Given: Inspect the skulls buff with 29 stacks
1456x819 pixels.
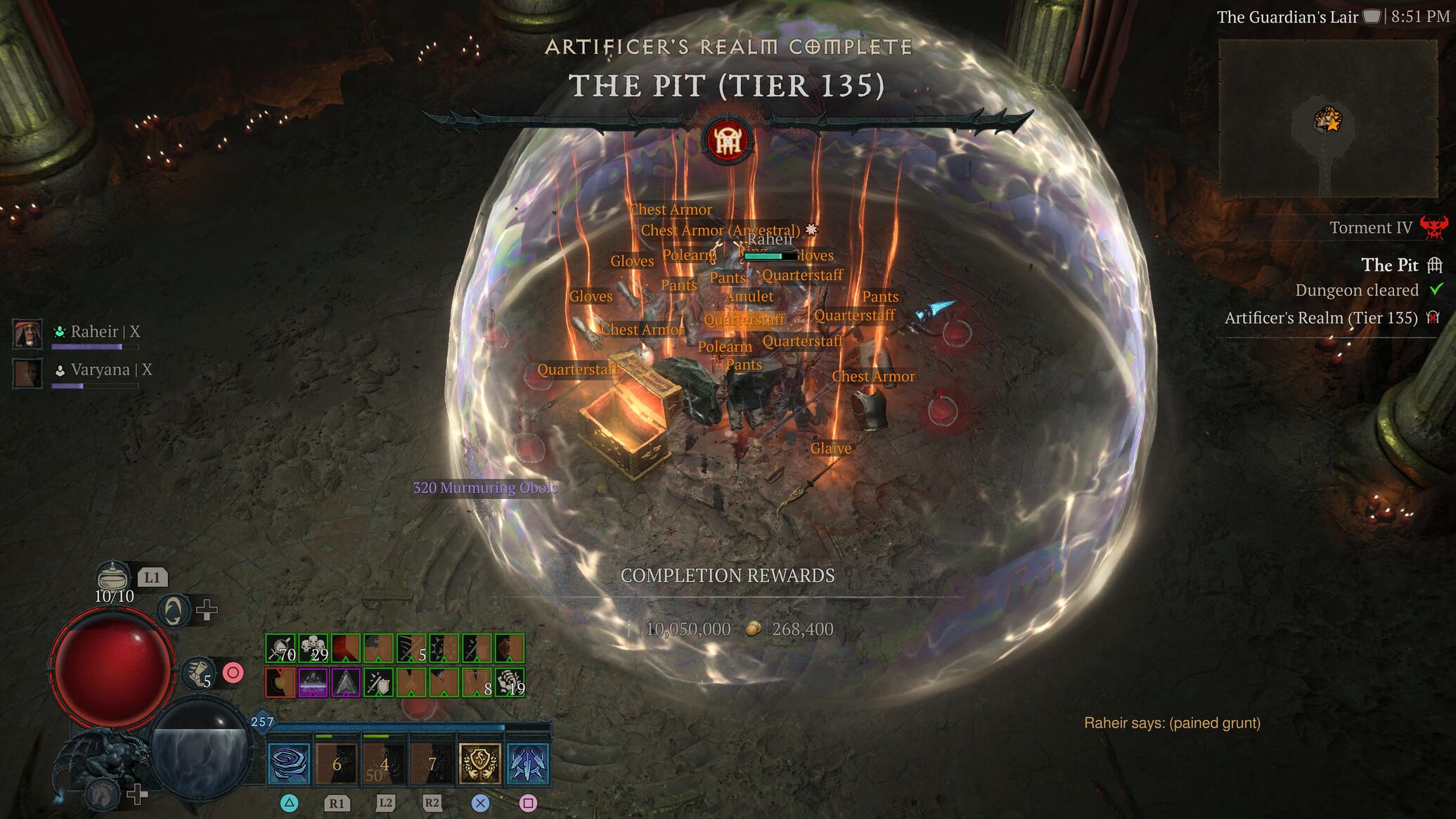Looking at the screenshot, I should [314, 648].
